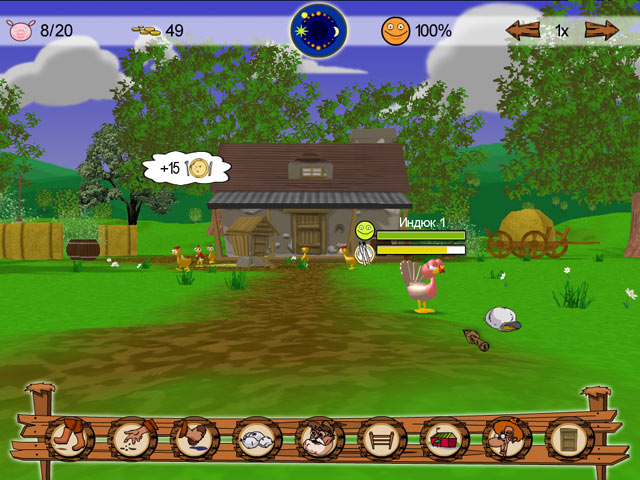Increase game speed with right wooden arrow
Image resolution: width=640 pixels, height=480 pixels.
pyautogui.click(x=601, y=30)
